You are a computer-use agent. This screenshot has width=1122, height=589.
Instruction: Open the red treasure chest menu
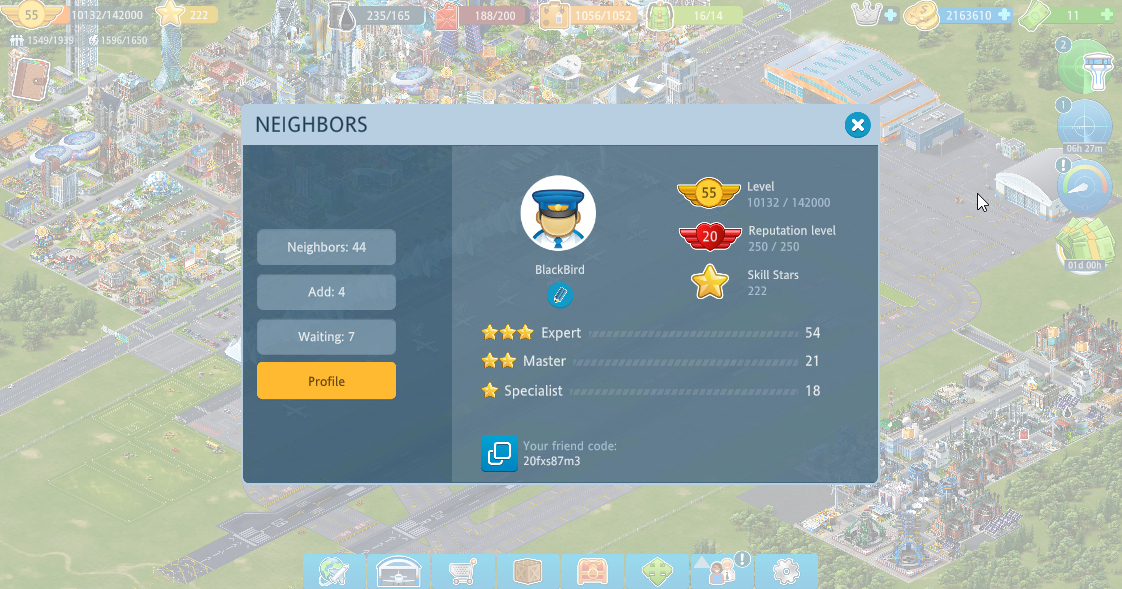593,572
